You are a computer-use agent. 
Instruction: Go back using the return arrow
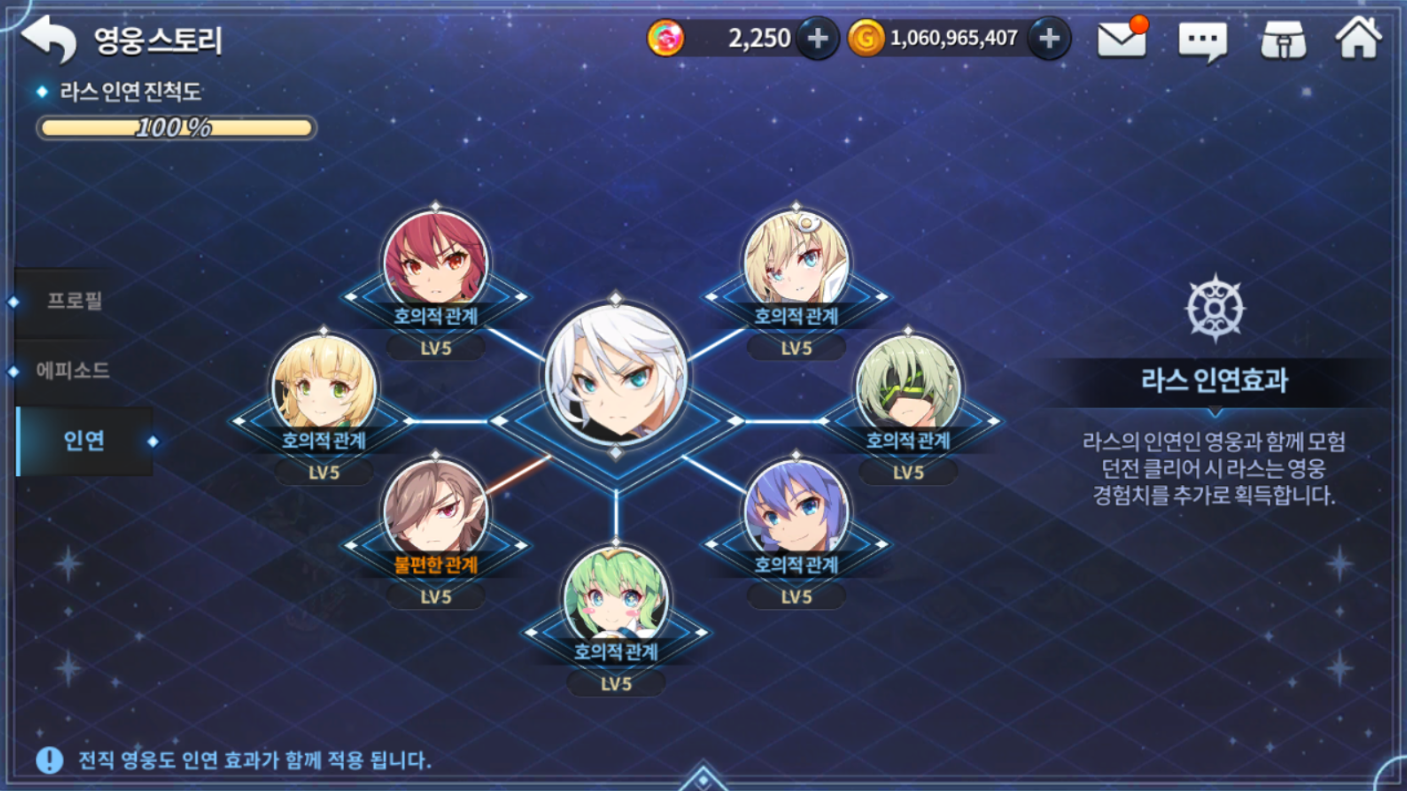point(48,38)
